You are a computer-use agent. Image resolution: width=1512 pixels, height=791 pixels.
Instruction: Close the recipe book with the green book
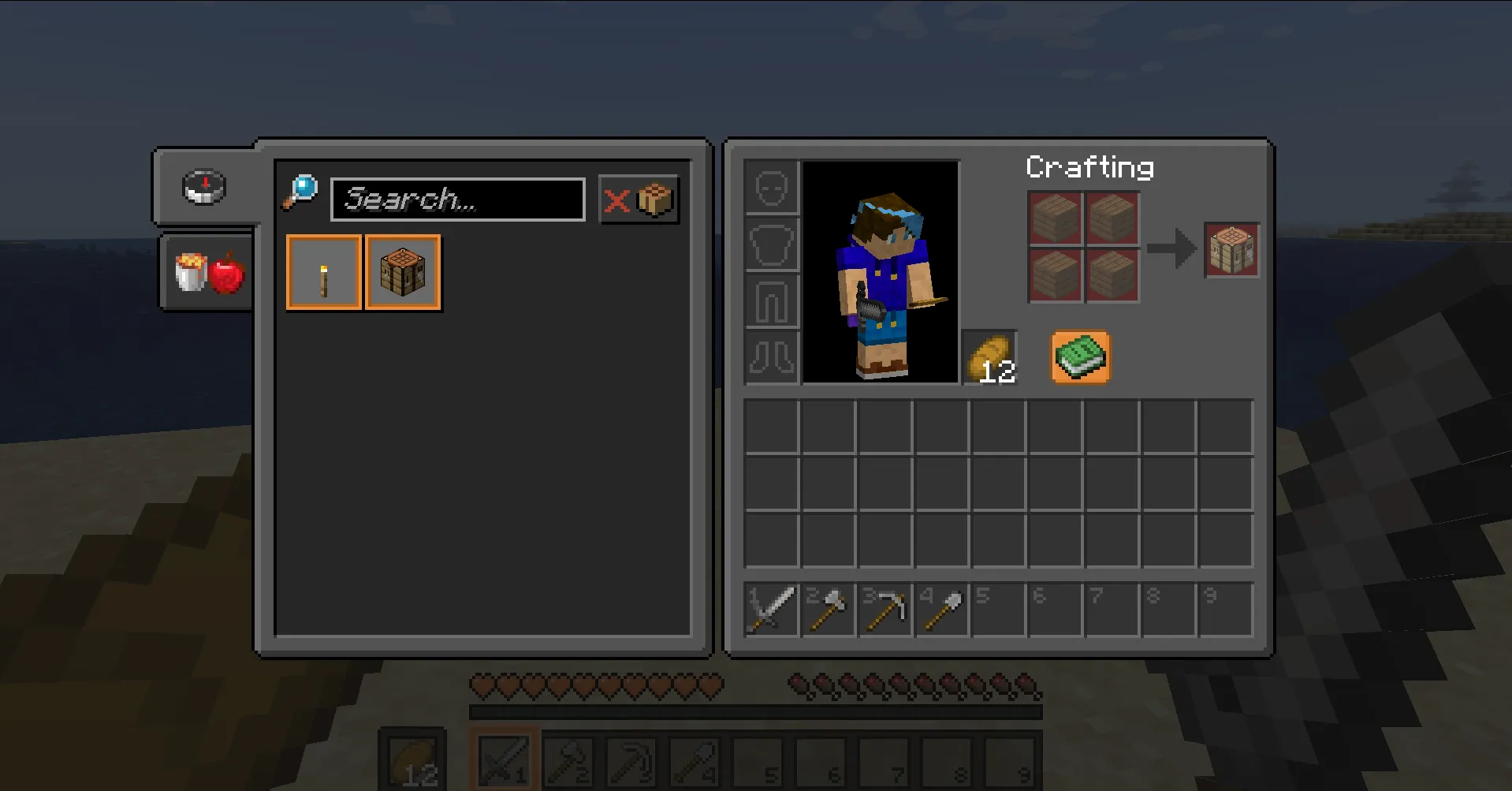[x=1080, y=356]
